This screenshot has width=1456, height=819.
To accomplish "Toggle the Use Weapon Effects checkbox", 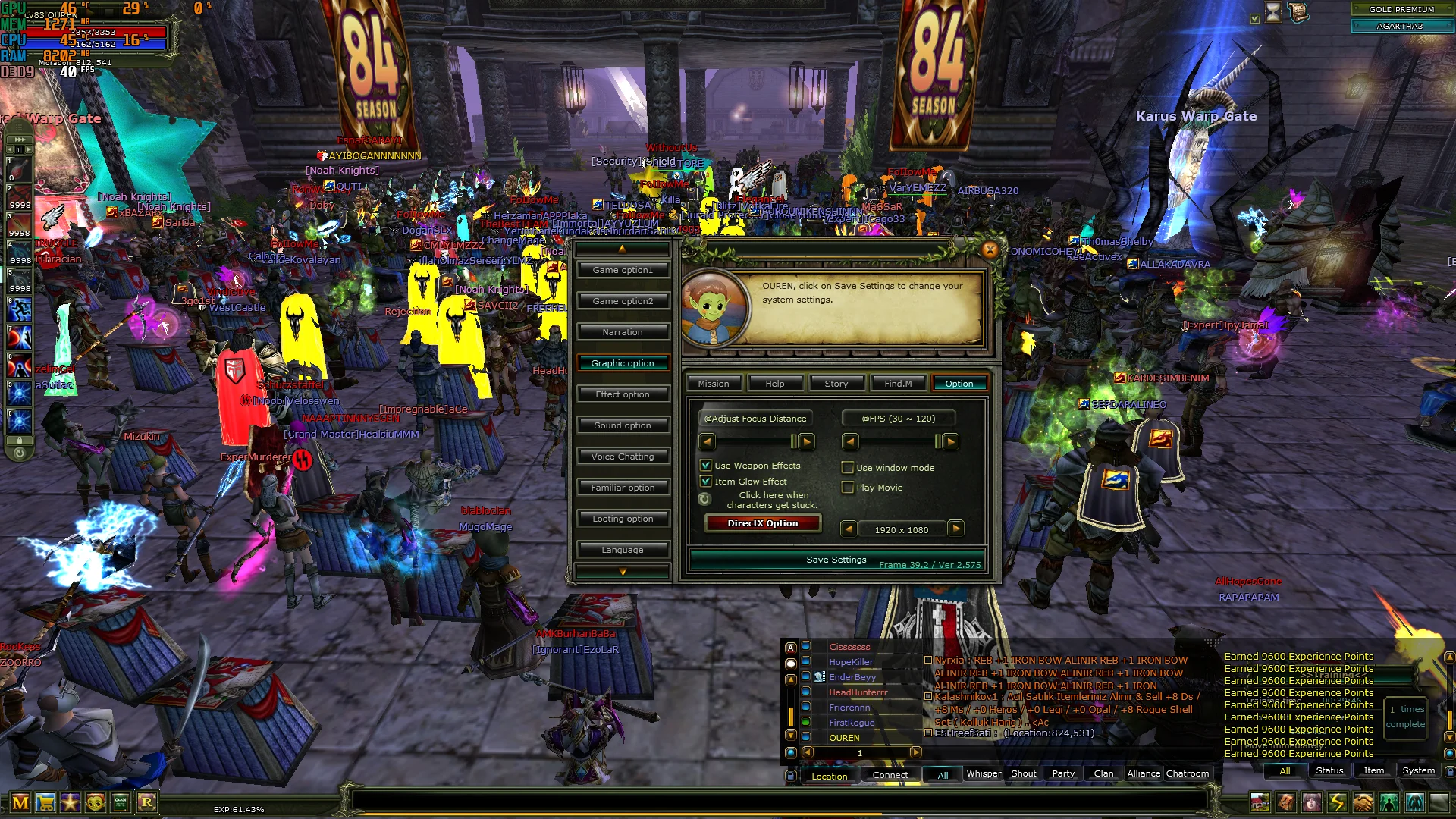I will pyautogui.click(x=706, y=466).
